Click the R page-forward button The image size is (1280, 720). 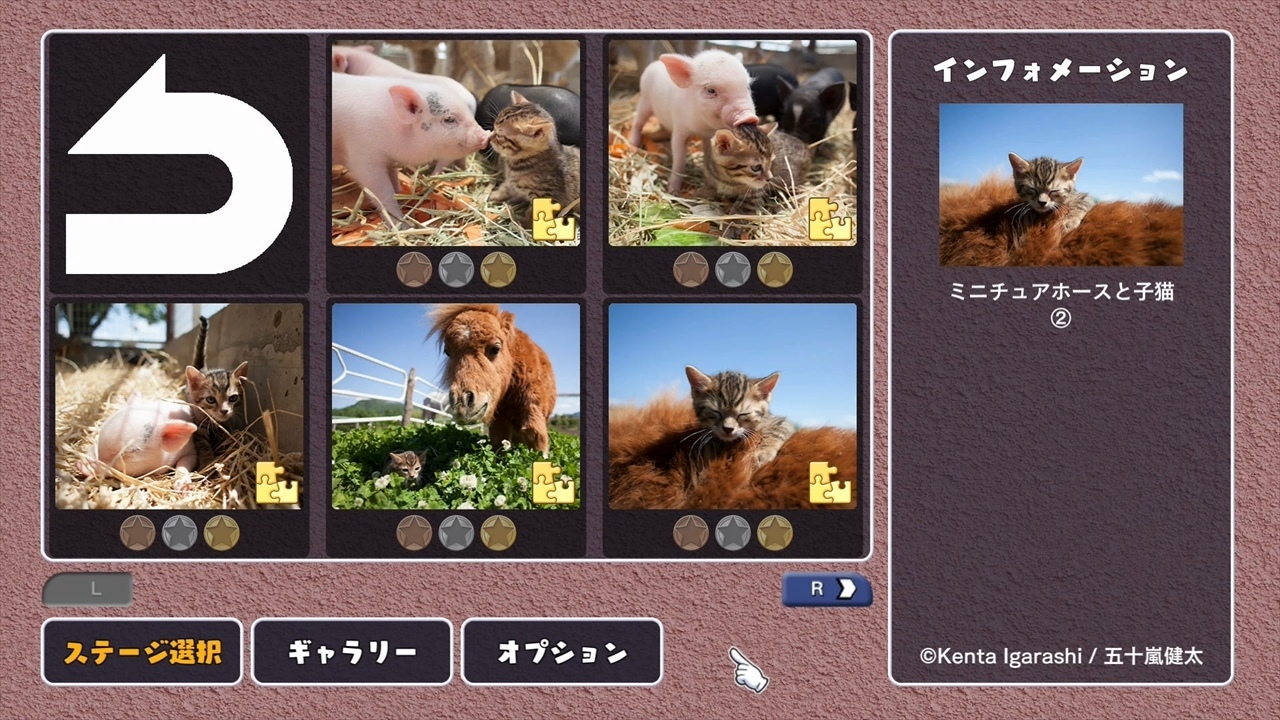pos(826,589)
